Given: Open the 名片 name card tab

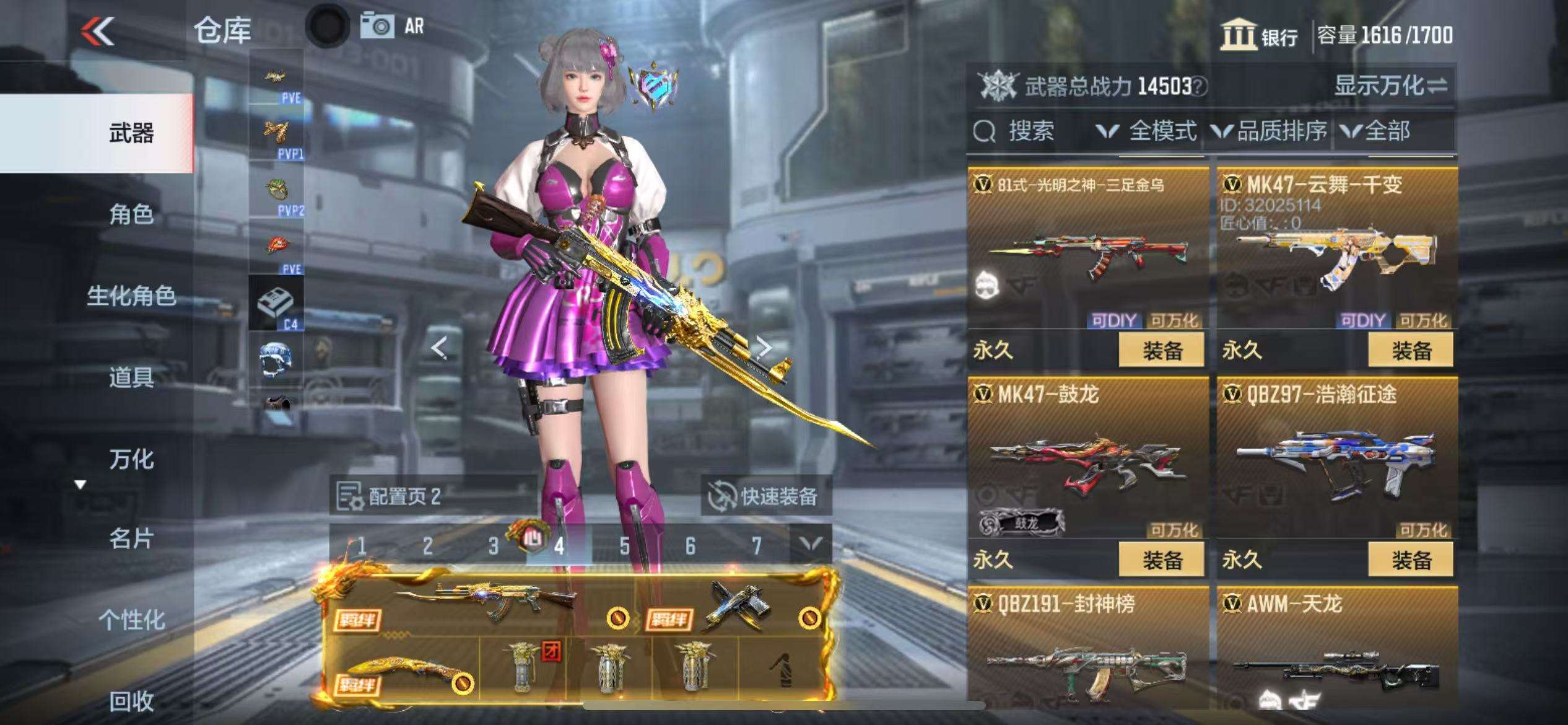Looking at the screenshot, I should click(131, 538).
